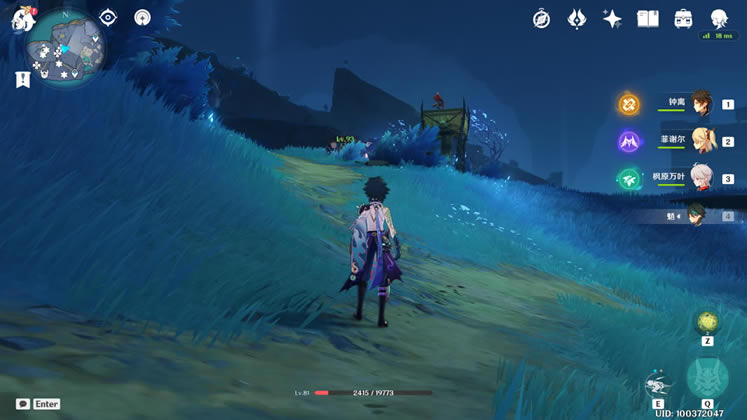
Task: Activate the large Elemental Burst mask icon
Action: tap(706, 378)
